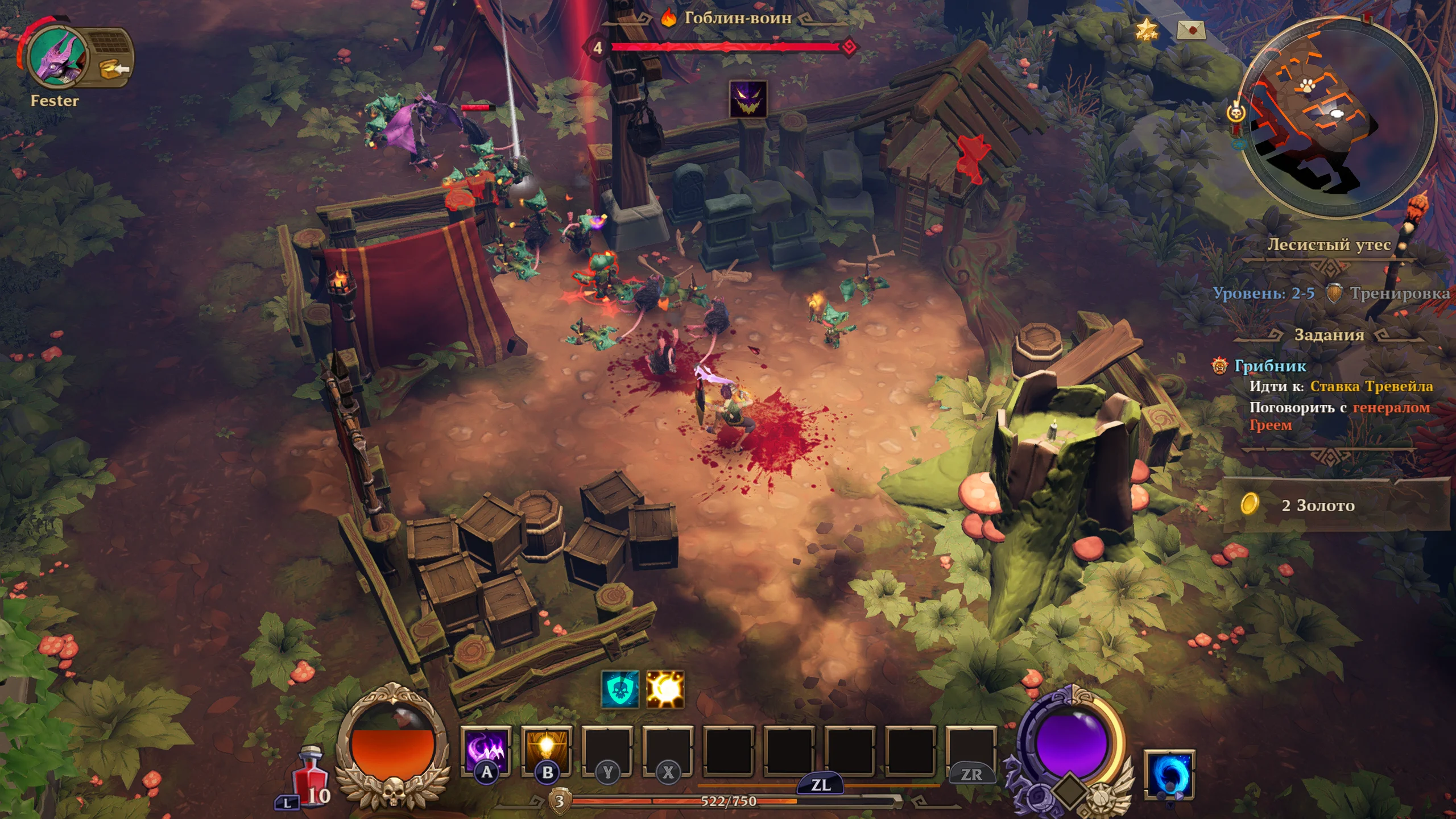Select the teal skull shield buff icon

coord(620,690)
